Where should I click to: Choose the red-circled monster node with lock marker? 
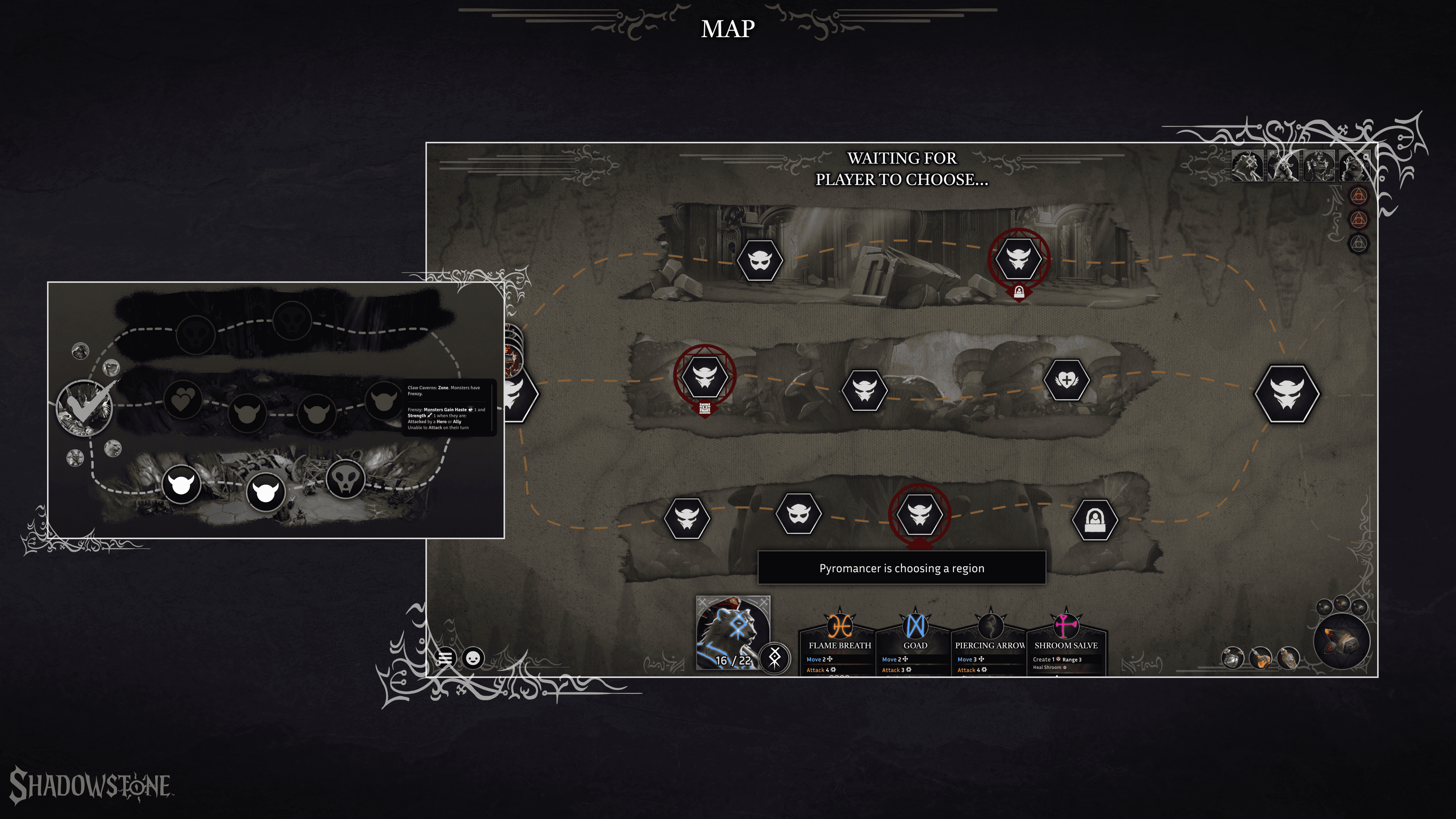pyautogui.click(x=1018, y=258)
